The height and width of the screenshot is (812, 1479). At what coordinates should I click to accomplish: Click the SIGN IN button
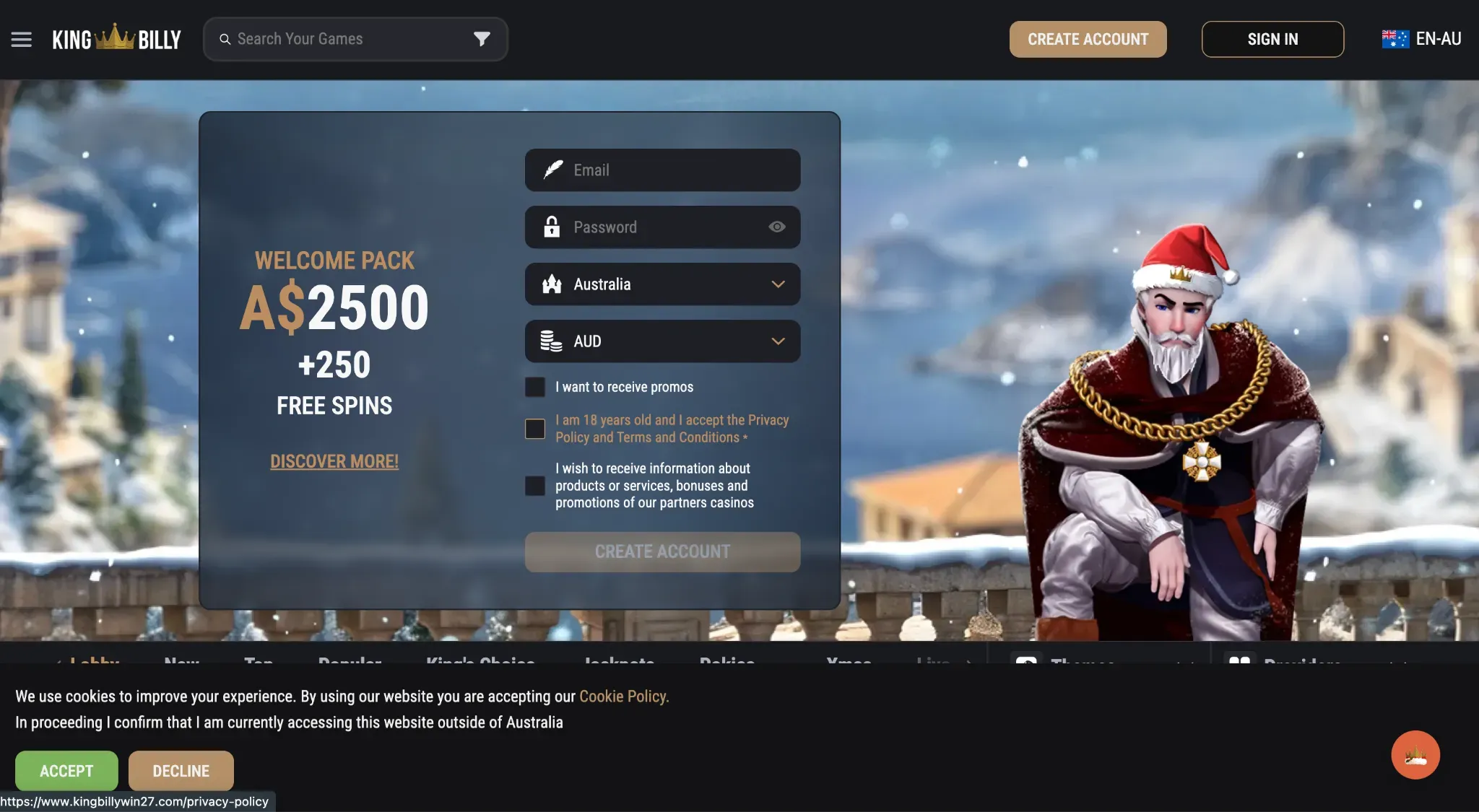[x=1272, y=39]
